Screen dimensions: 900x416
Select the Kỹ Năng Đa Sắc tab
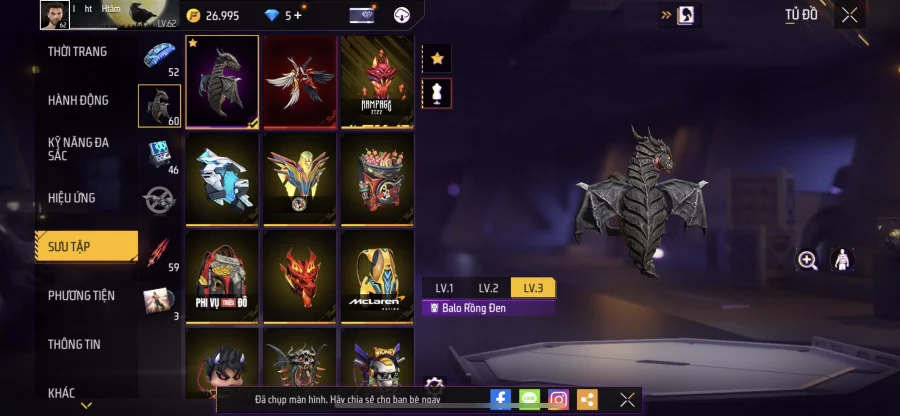(78, 149)
